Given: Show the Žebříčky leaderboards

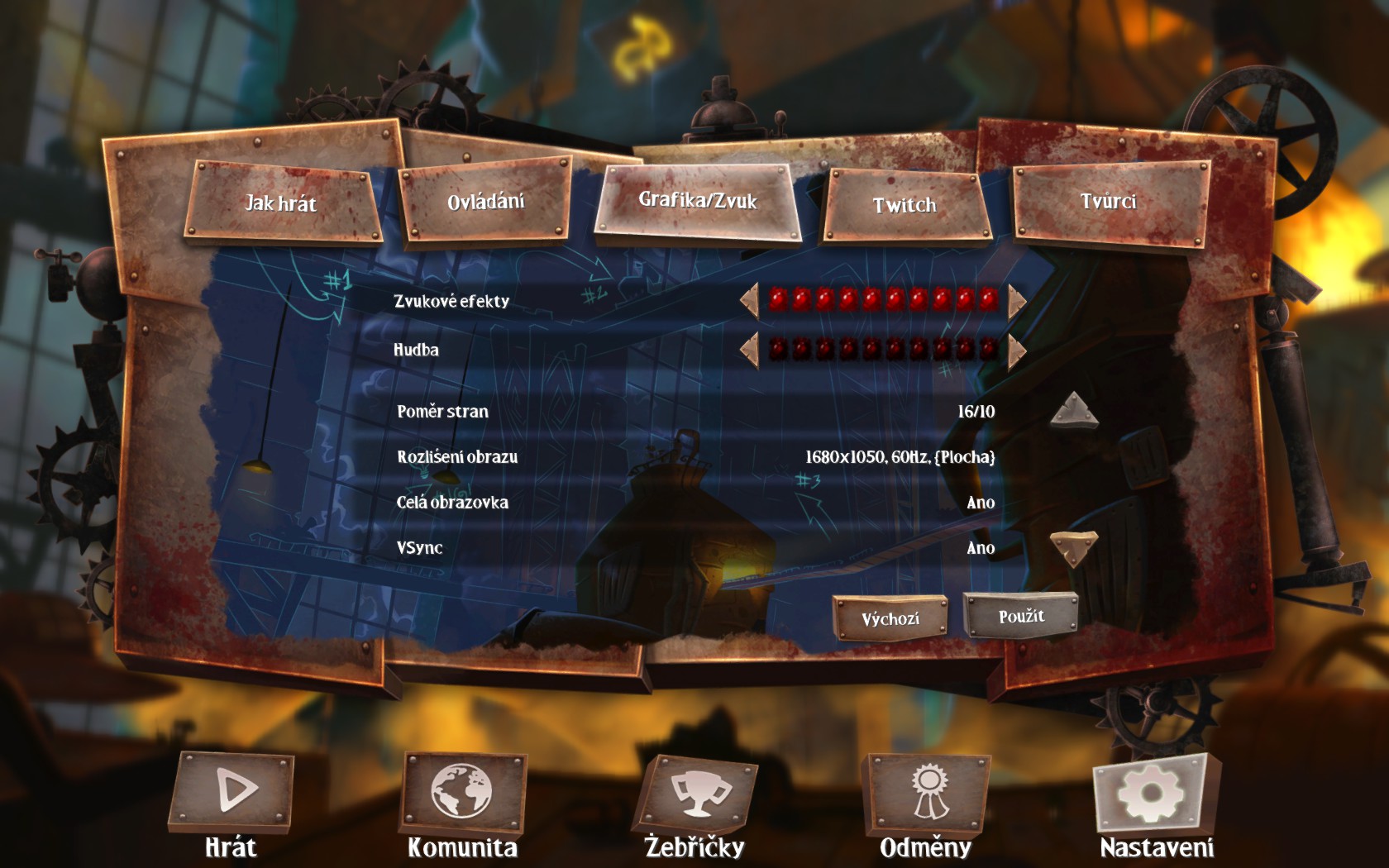Looking at the screenshot, I should coord(694,794).
